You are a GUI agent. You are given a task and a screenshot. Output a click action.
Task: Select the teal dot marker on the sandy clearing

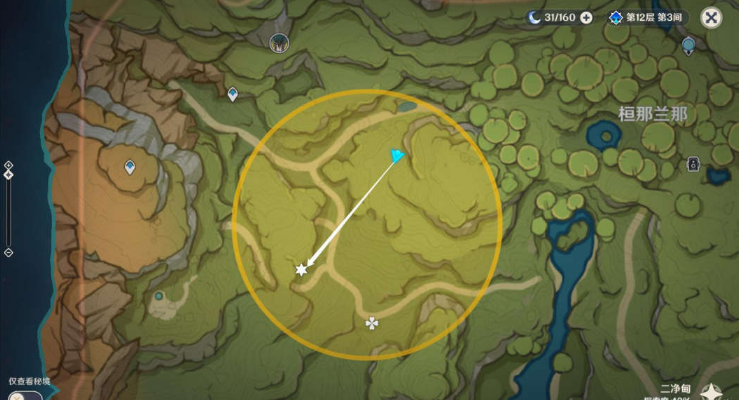click(x=159, y=296)
